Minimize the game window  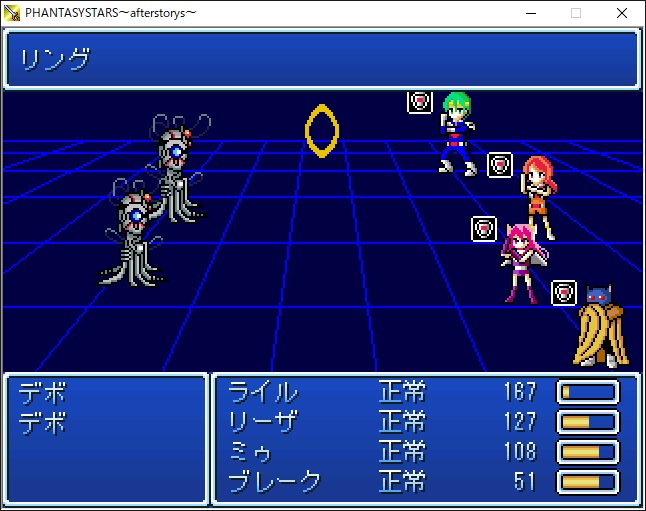pyautogui.click(x=530, y=12)
